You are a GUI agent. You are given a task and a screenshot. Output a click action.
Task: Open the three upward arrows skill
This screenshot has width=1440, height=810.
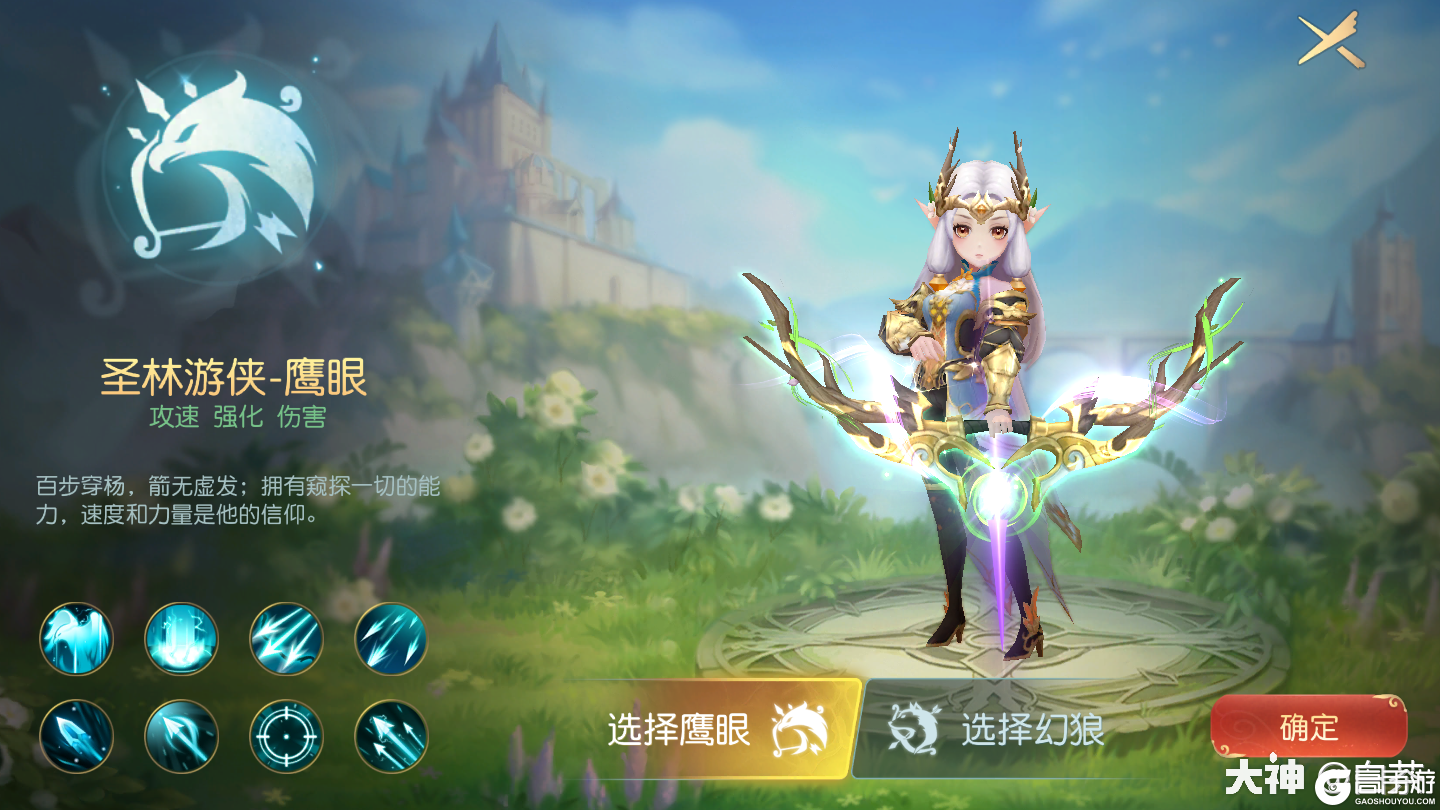pyautogui.click(x=391, y=736)
